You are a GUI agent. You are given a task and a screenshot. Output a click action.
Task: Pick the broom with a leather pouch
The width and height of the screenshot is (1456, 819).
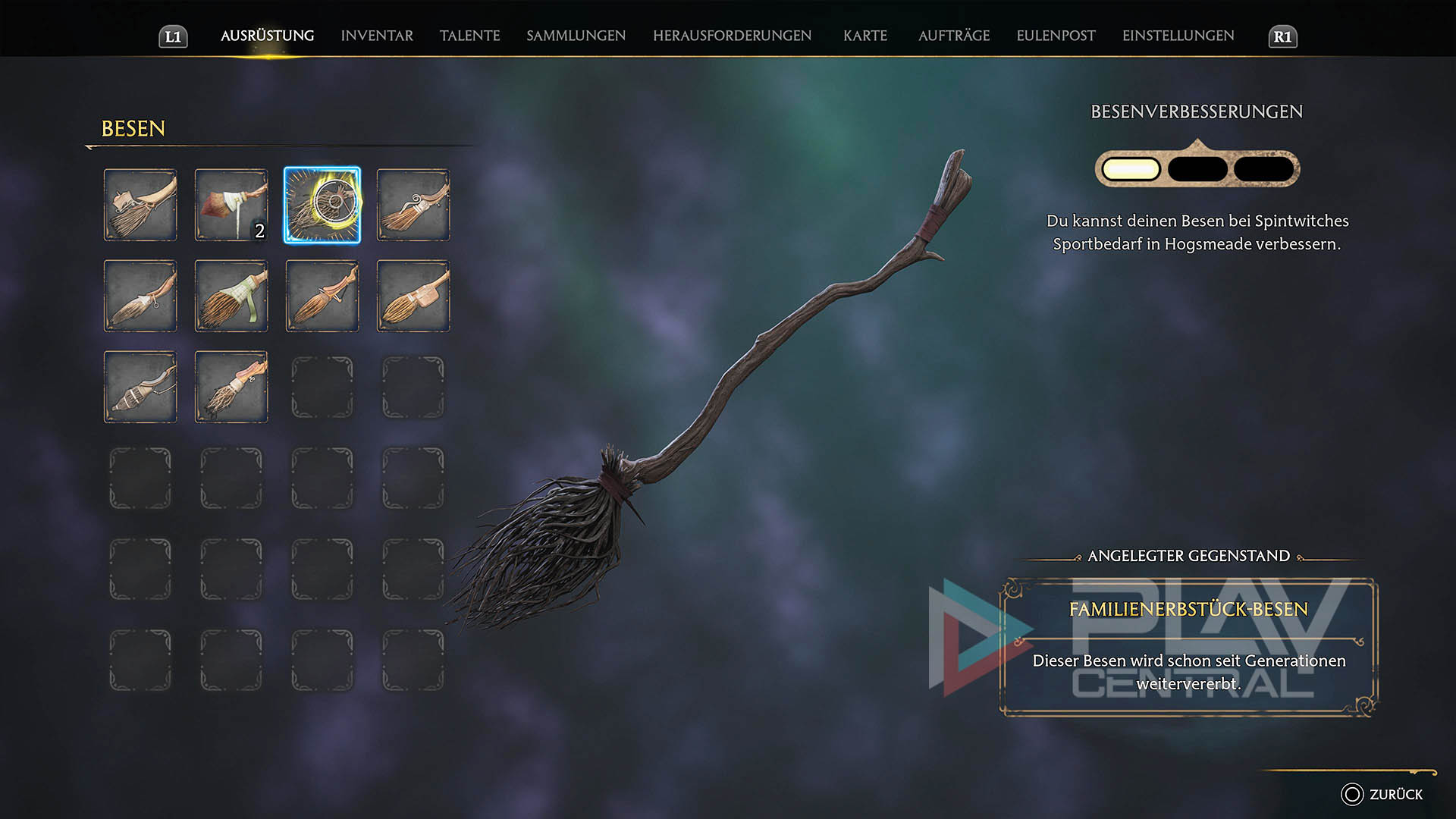click(413, 296)
